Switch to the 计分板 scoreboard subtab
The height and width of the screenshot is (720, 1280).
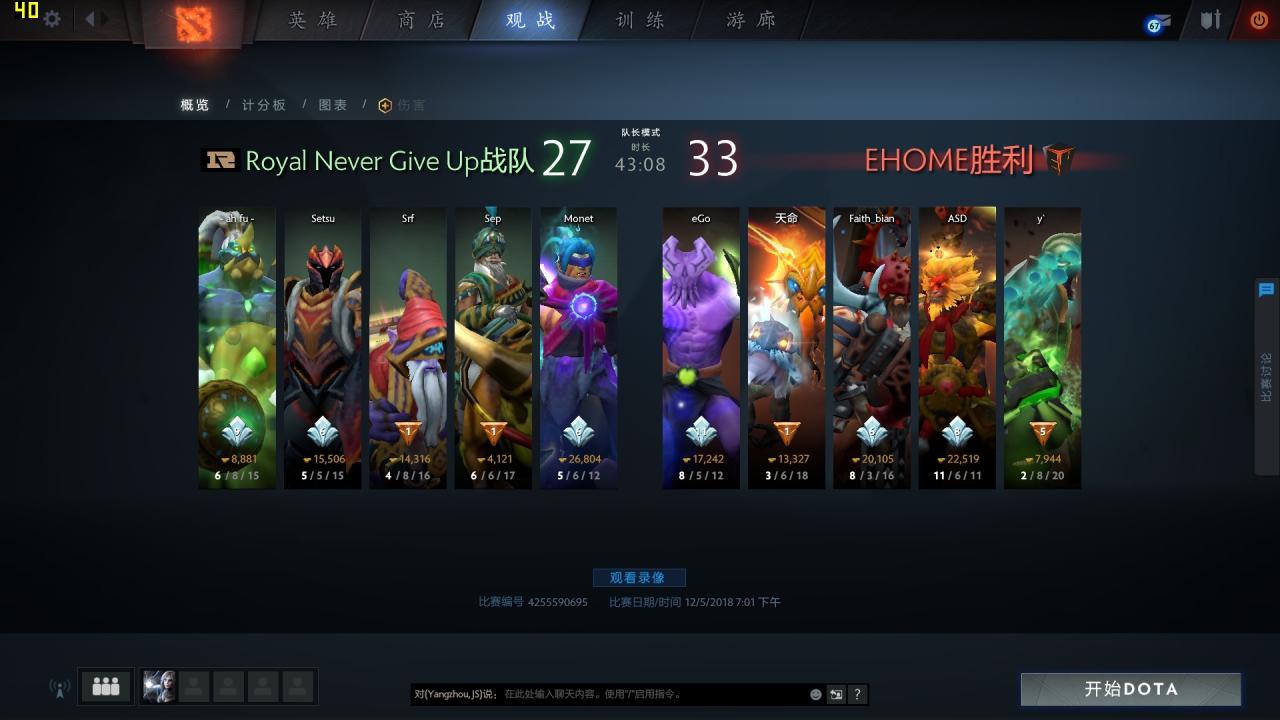coord(263,105)
